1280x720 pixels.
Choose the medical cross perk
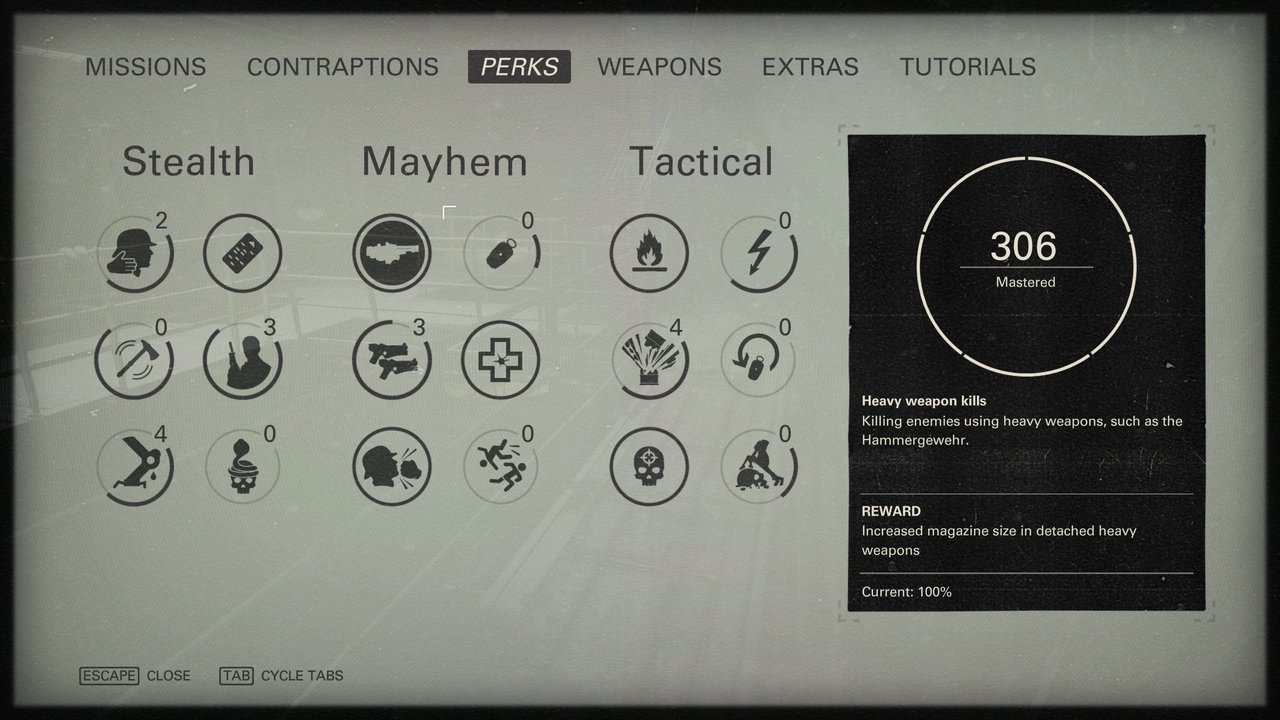coord(500,359)
